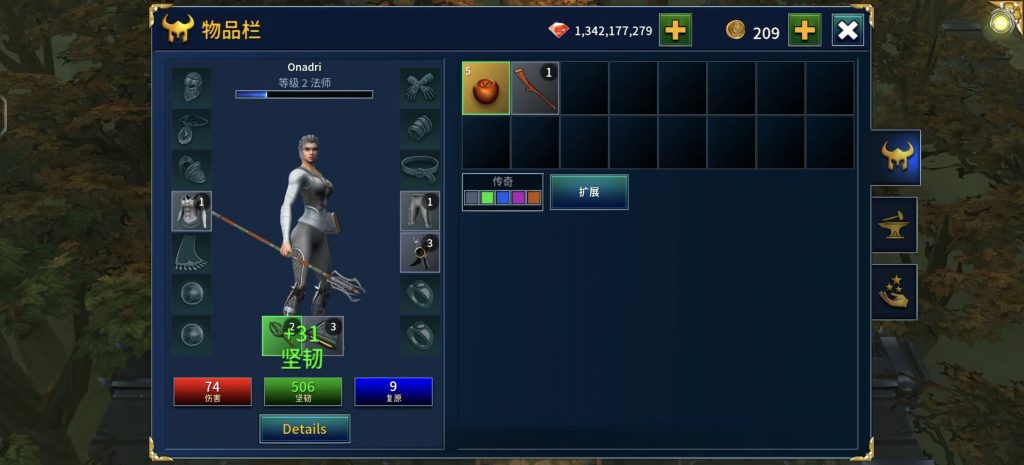Select the equipped pants slot
The image size is (1024, 465).
point(420,211)
